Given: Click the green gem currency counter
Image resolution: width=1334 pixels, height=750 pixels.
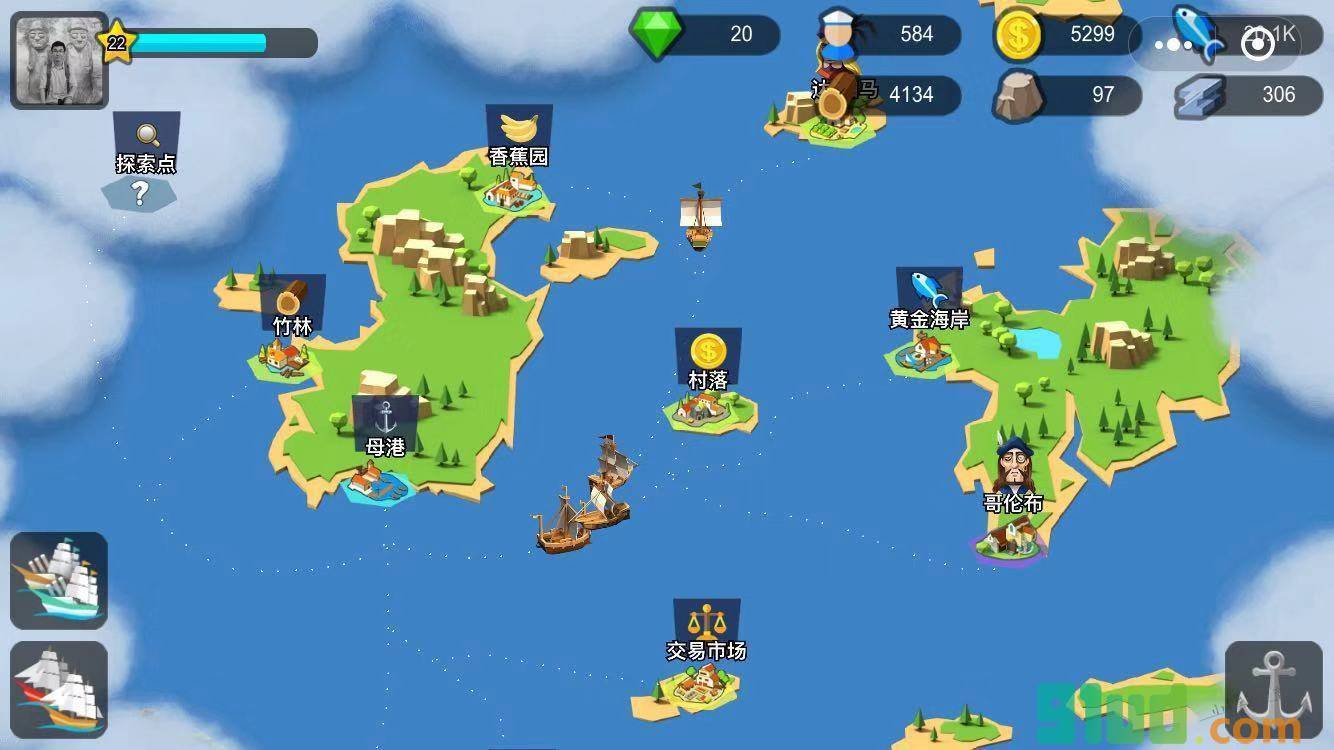Looking at the screenshot, I should pyautogui.click(x=706, y=34).
